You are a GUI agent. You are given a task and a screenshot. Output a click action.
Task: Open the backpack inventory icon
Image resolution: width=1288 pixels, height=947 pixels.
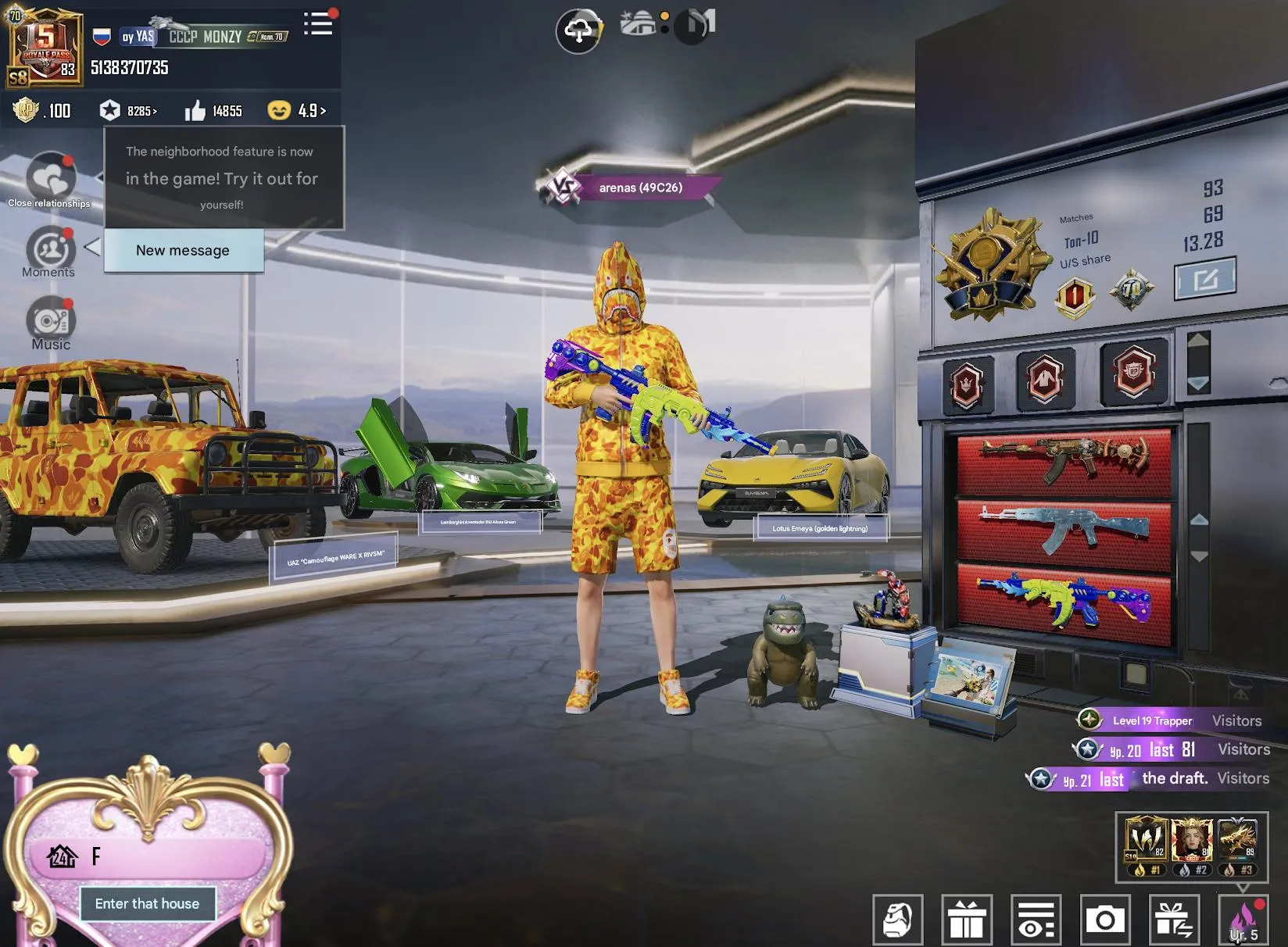pyautogui.click(x=899, y=920)
